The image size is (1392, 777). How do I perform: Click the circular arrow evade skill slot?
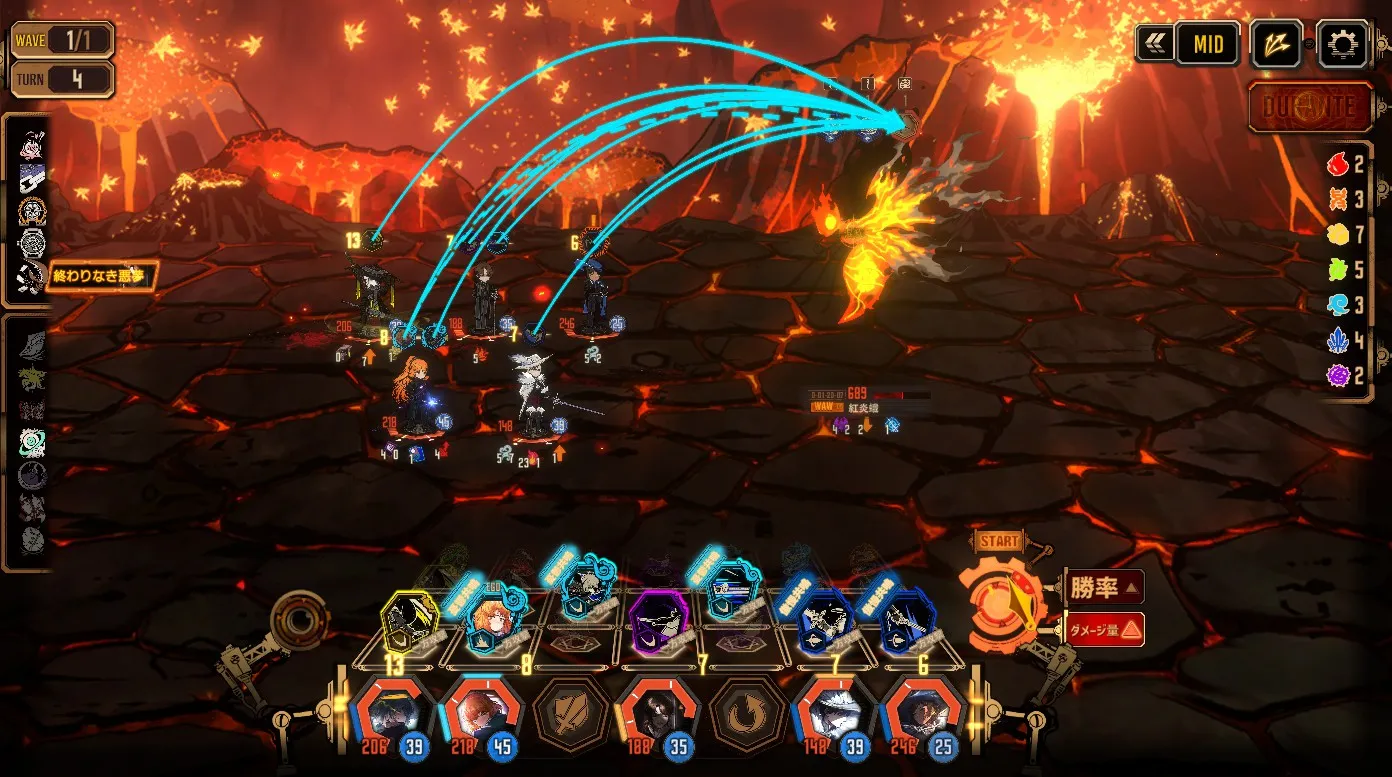[x=747, y=714]
